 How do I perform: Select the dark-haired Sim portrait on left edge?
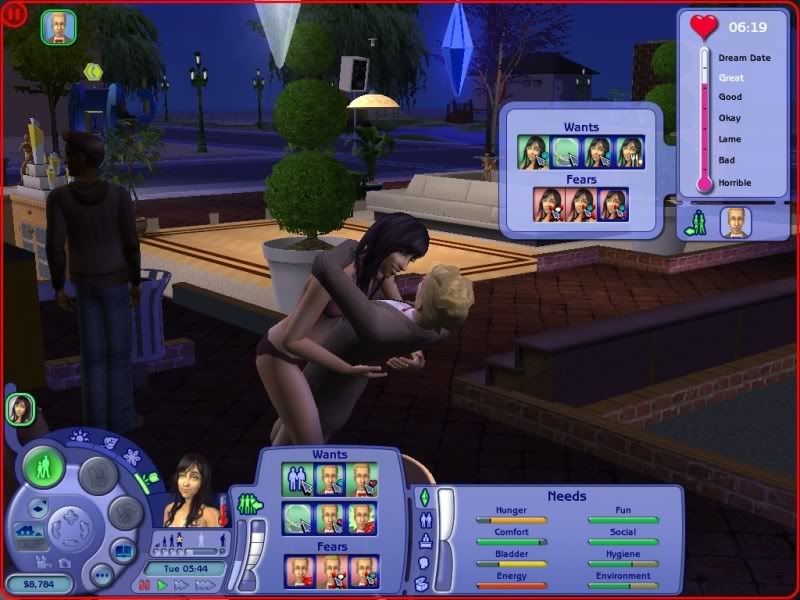click(x=20, y=407)
